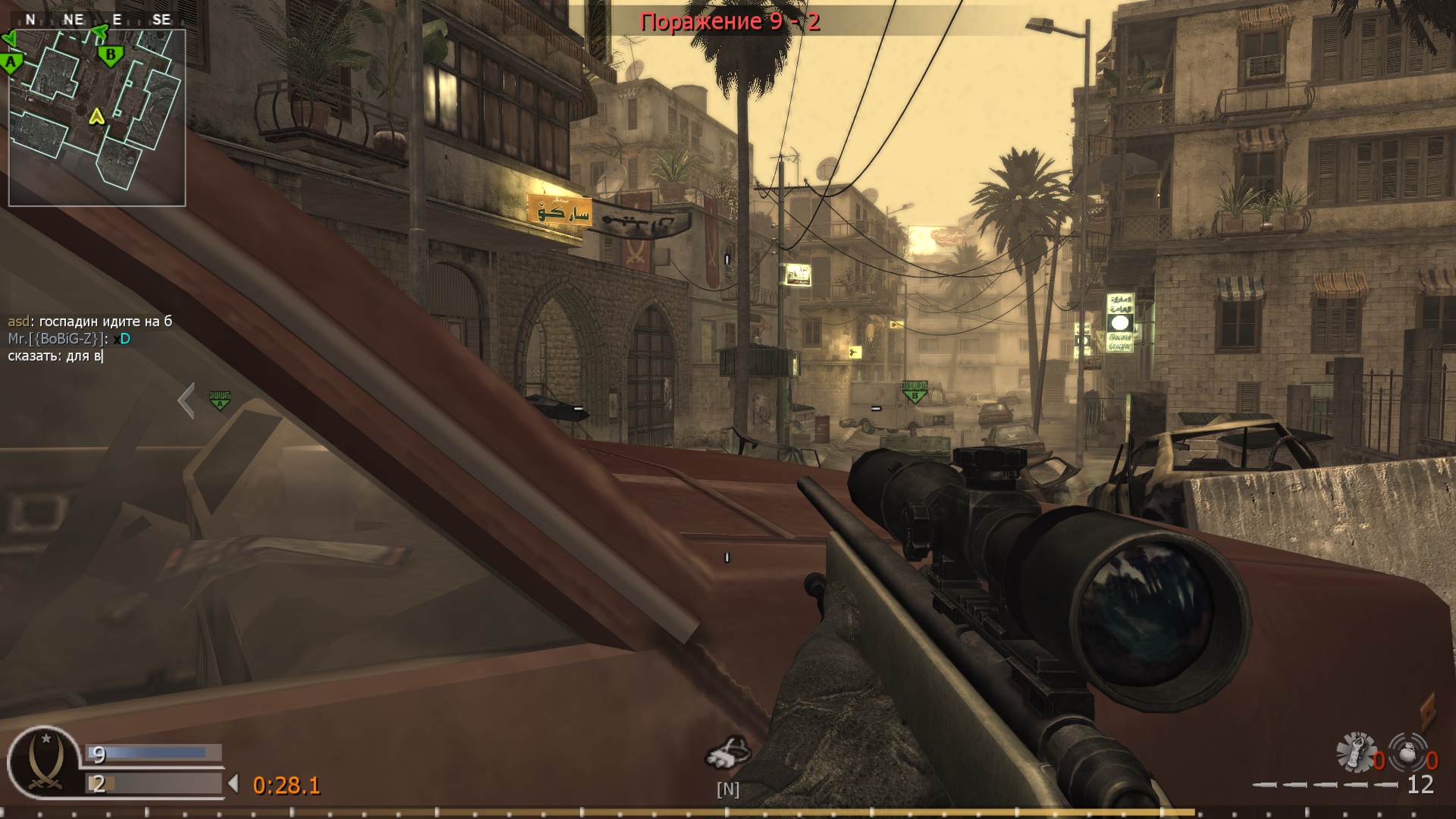Click the message from player asd
The image size is (1456, 819).
(89, 321)
